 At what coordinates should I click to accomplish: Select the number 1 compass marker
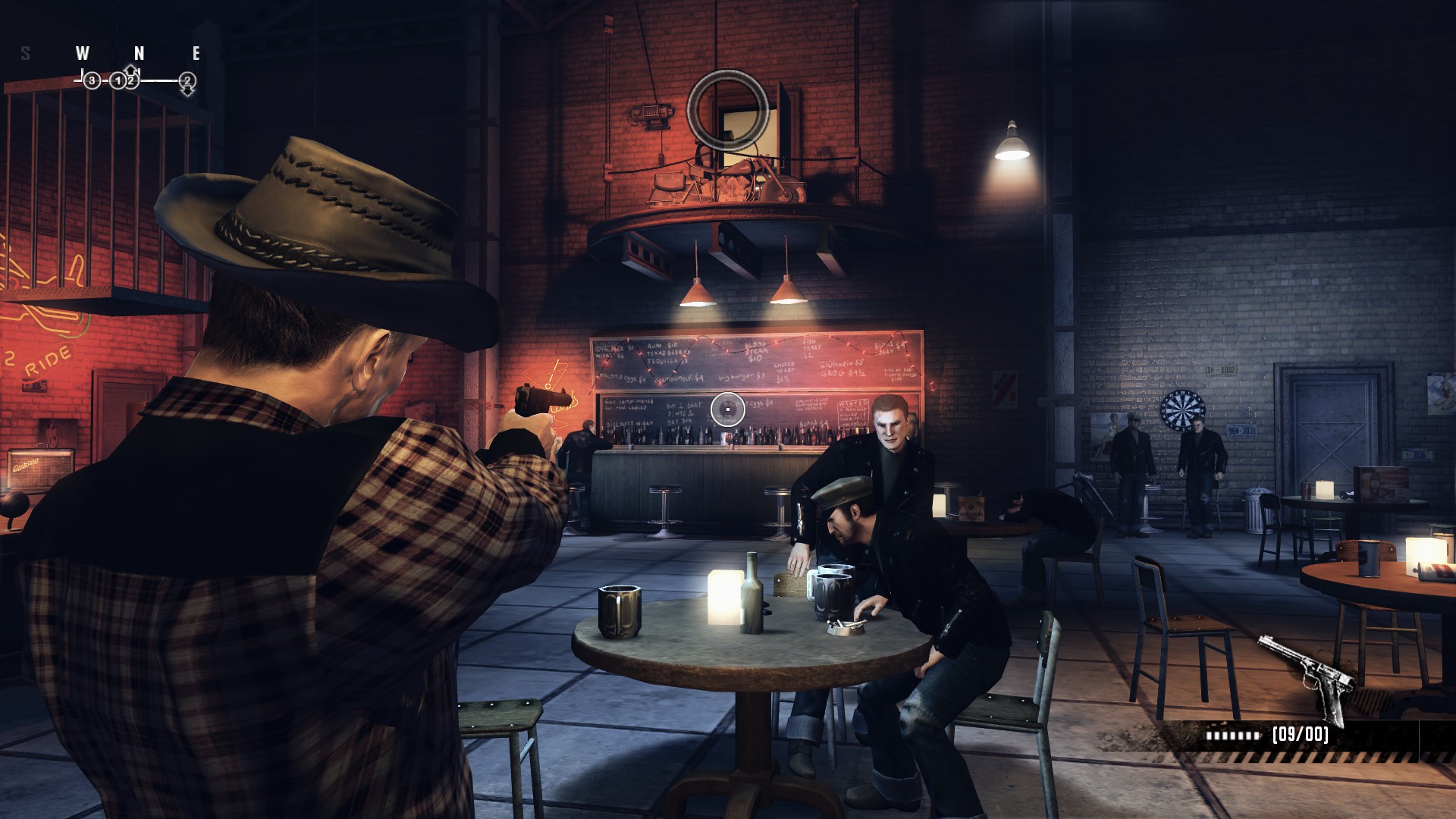(118, 80)
